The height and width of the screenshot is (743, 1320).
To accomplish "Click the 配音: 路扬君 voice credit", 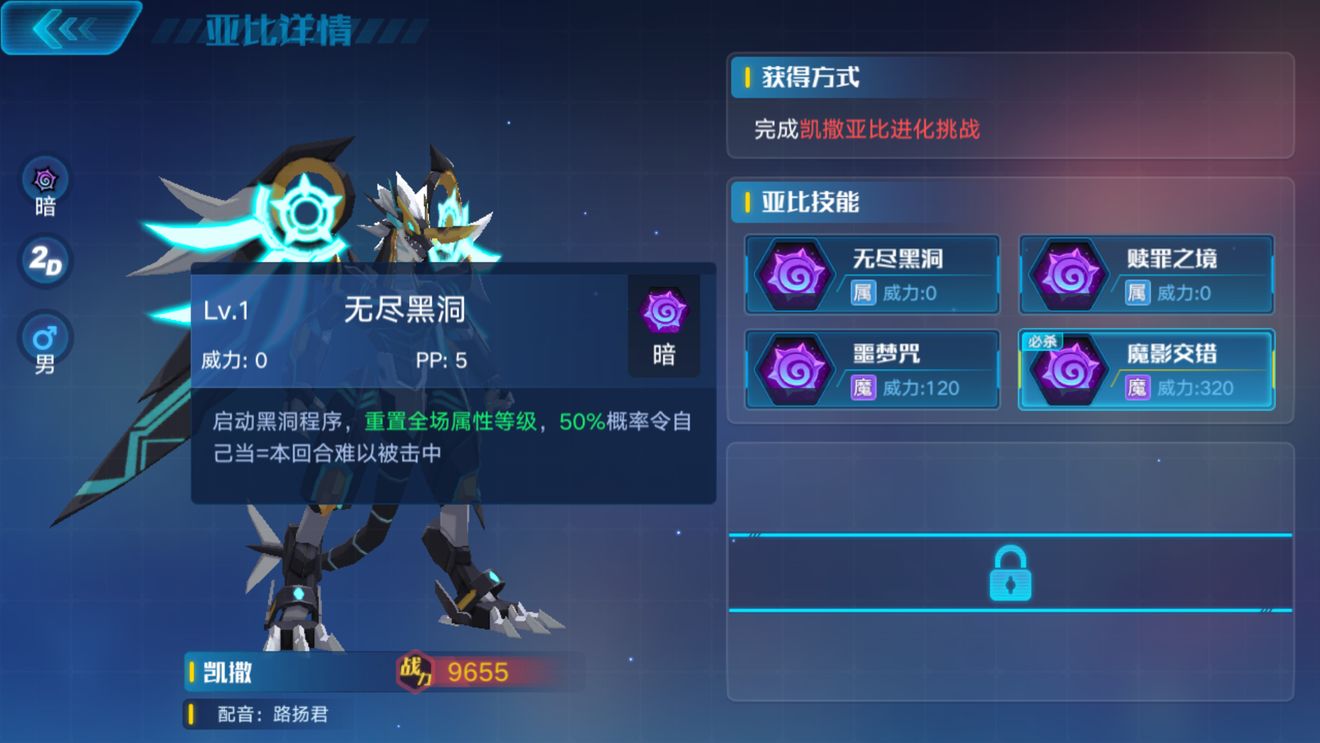I will pyautogui.click(x=273, y=714).
